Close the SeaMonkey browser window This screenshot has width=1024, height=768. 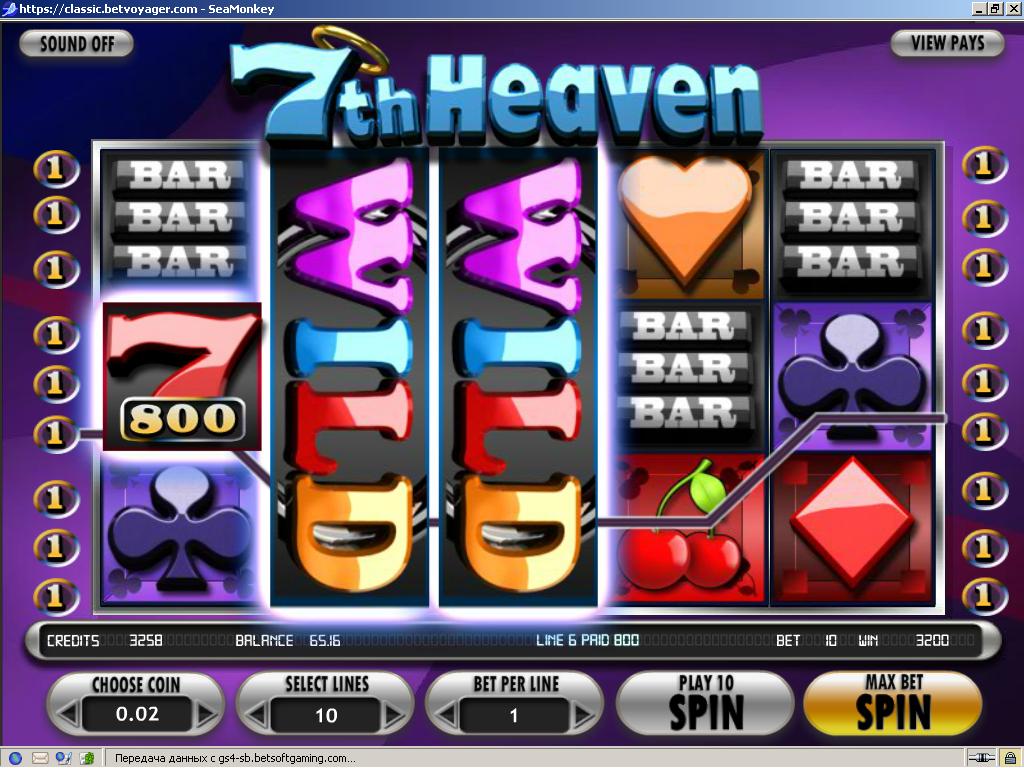point(1013,8)
